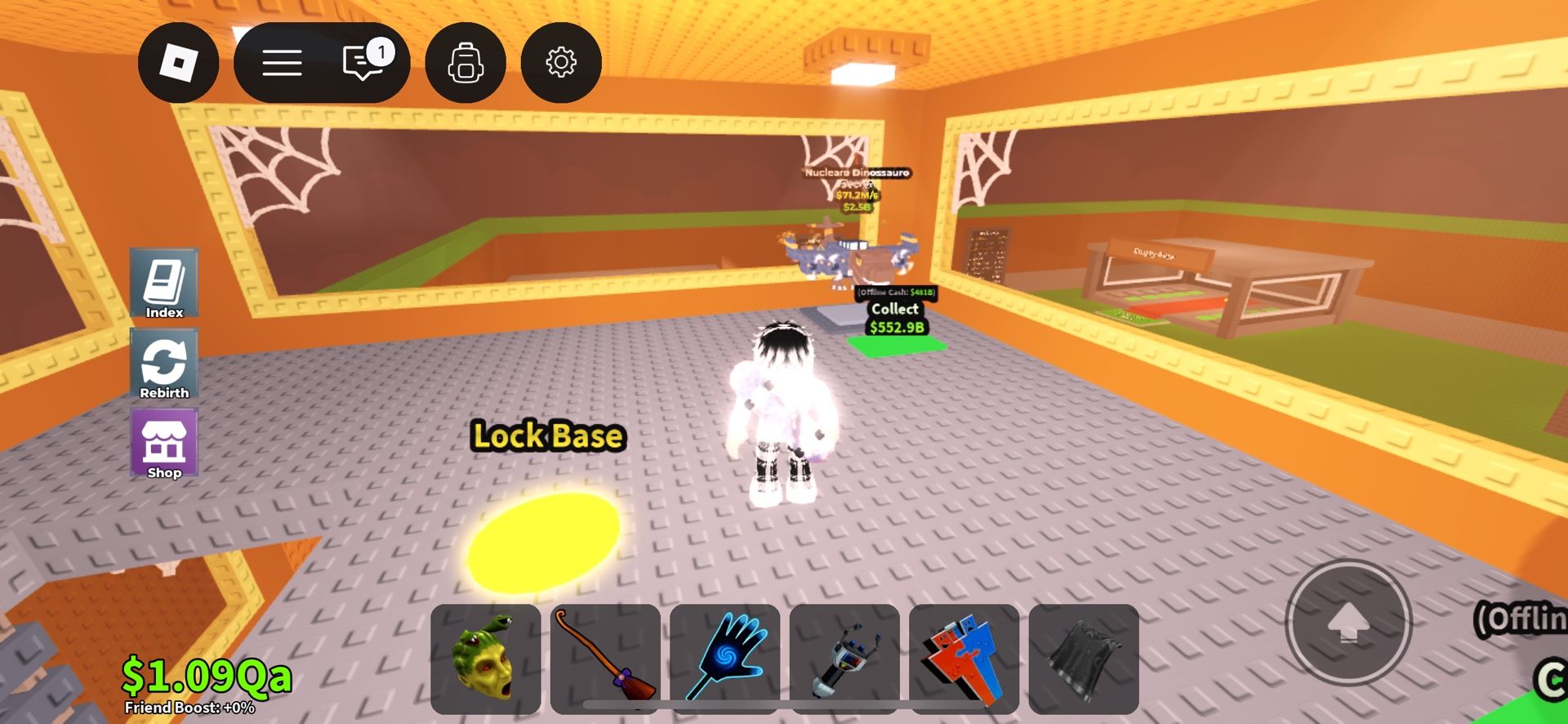Open the Roblox settings gear
1568x724 pixels.
(x=561, y=63)
